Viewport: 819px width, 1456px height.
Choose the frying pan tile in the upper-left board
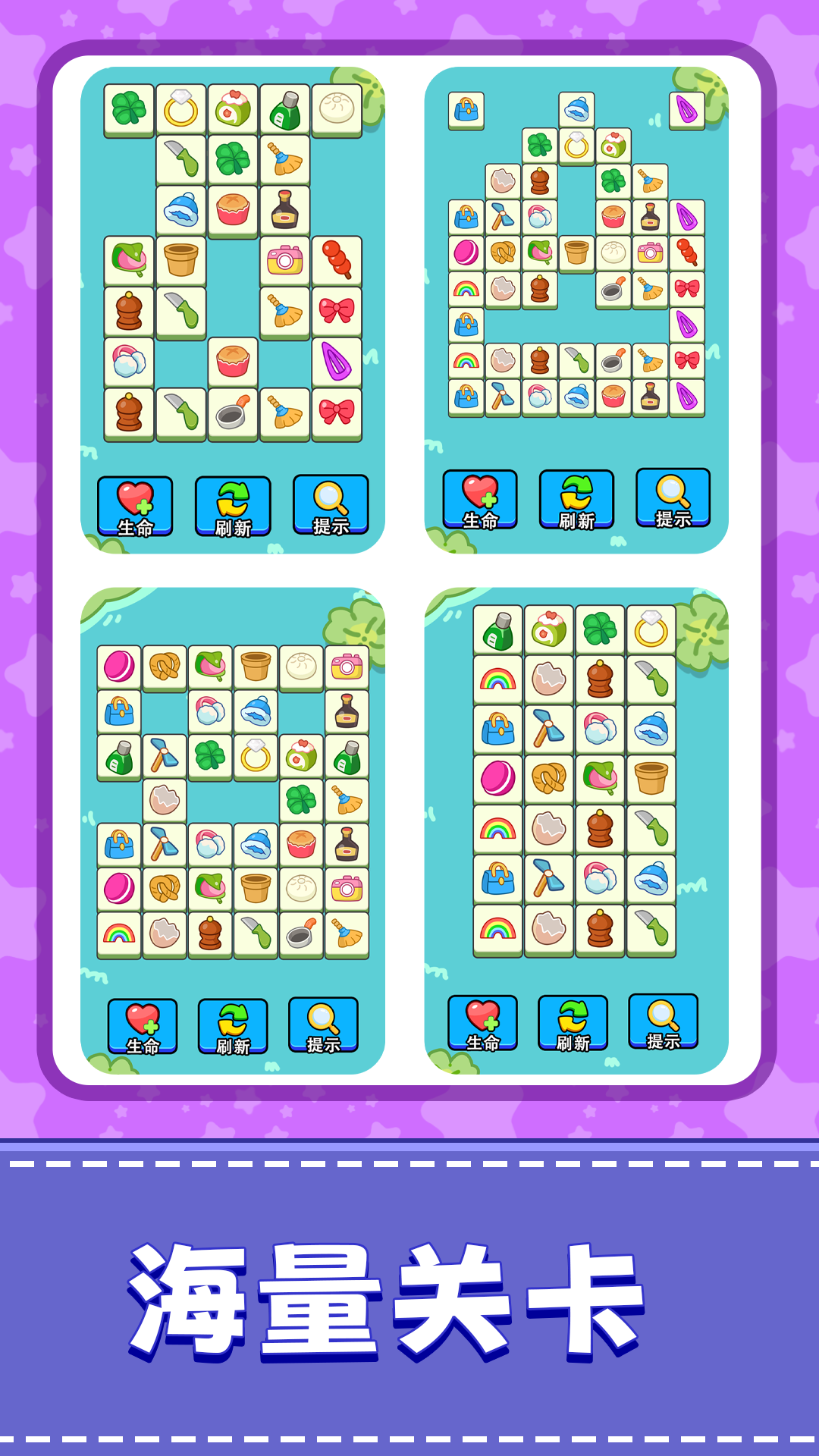[x=233, y=414]
